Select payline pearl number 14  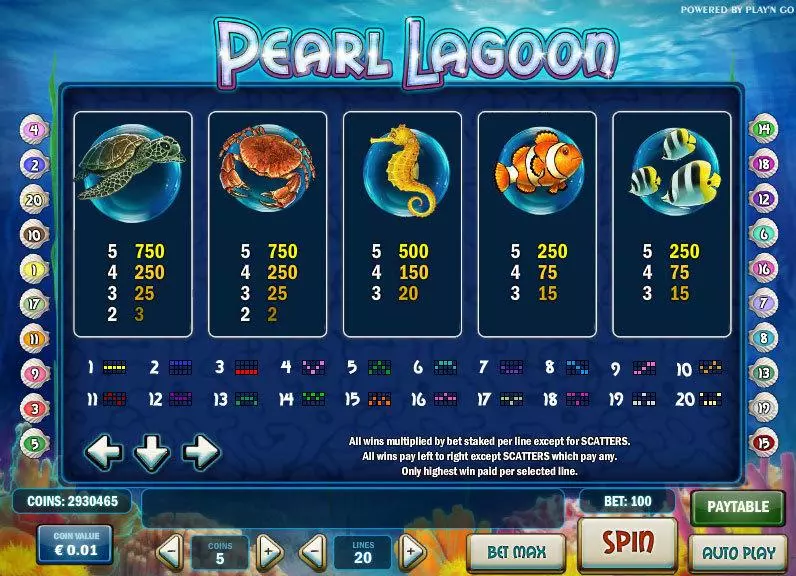click(764, 128)
